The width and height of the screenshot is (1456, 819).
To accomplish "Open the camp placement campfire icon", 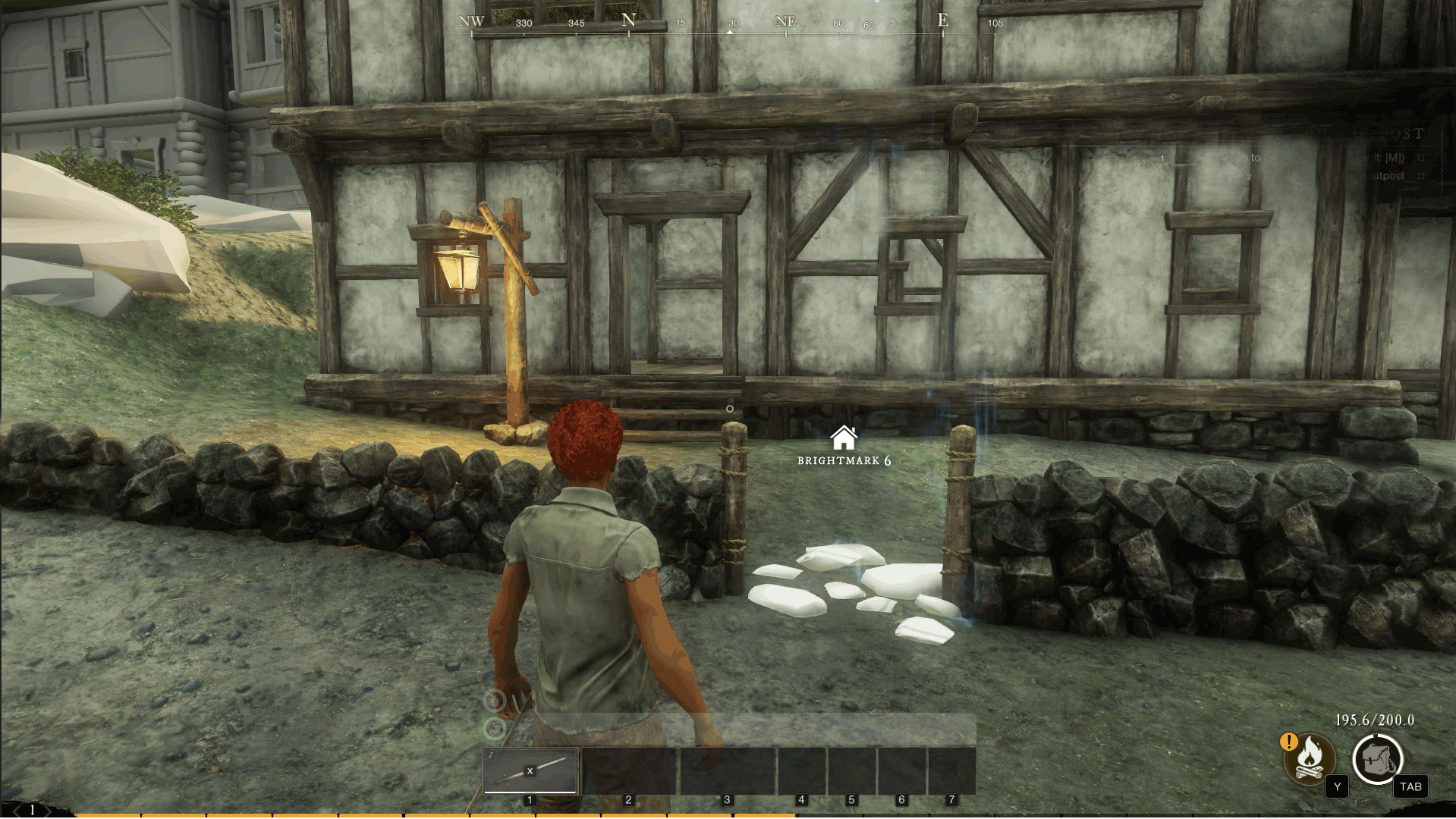I will (x=1309, y=759).
